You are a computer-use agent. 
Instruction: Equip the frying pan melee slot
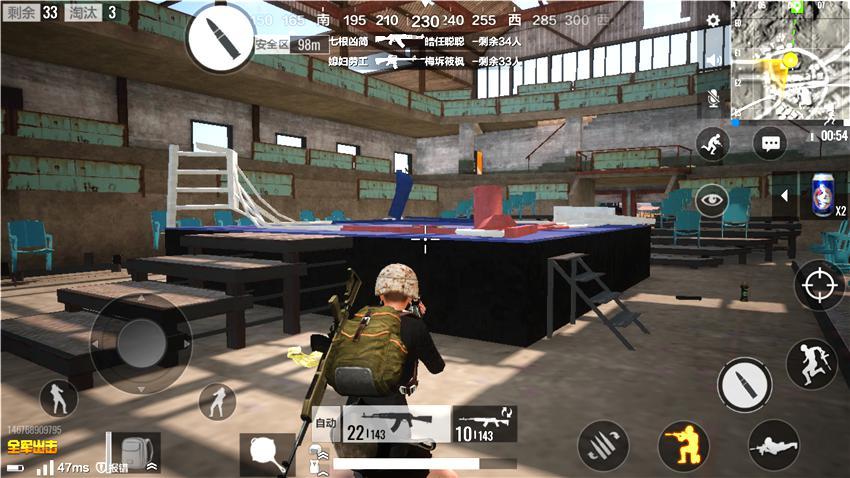[267, 454]
